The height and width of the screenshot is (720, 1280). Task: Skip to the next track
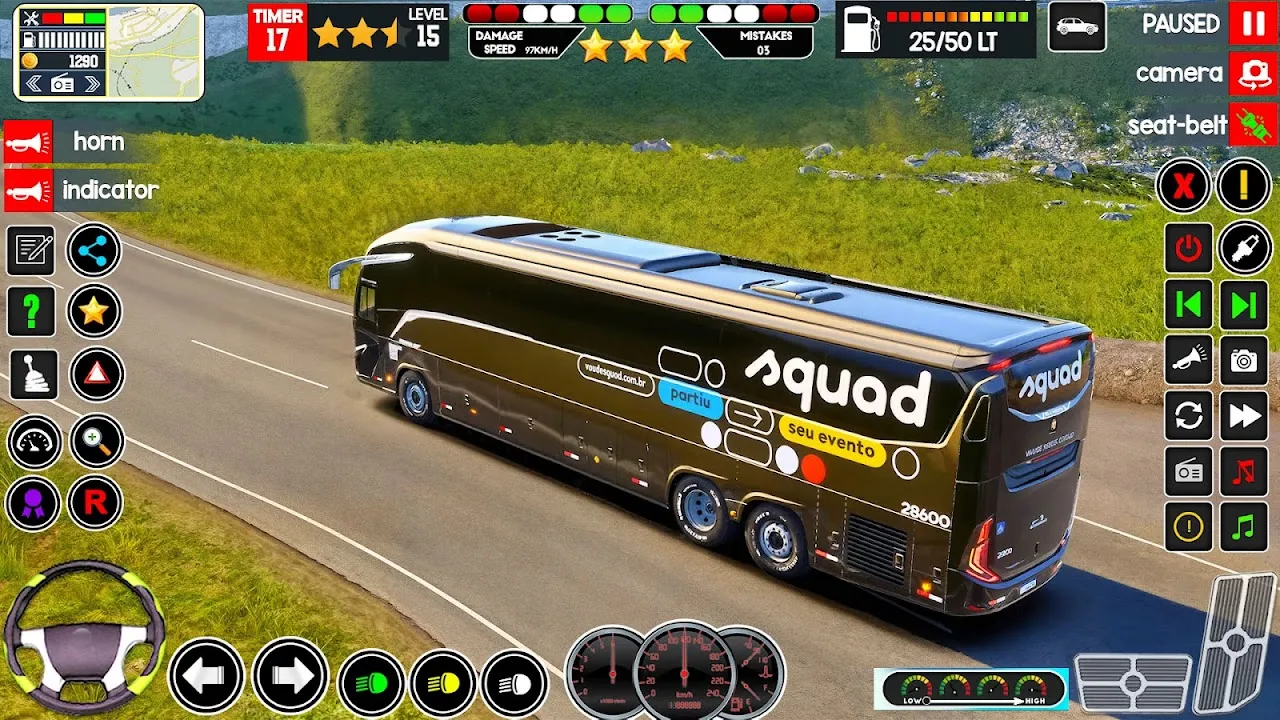[x=1244, y=305]
